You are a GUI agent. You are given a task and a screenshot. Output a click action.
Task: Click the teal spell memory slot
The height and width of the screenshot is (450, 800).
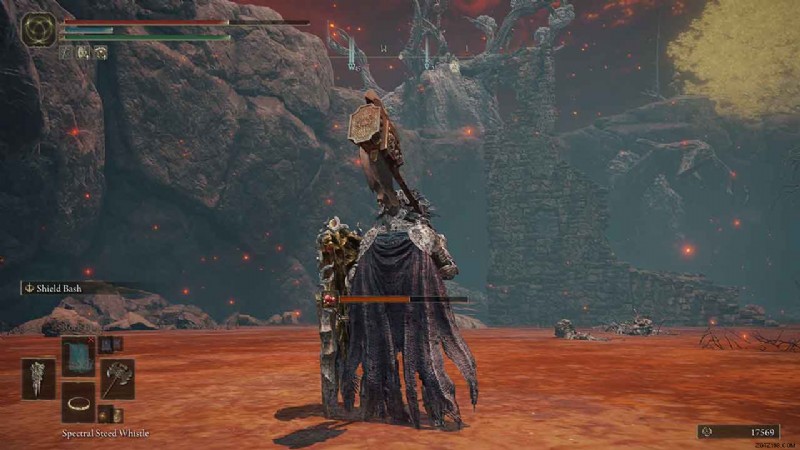[78, 356]
